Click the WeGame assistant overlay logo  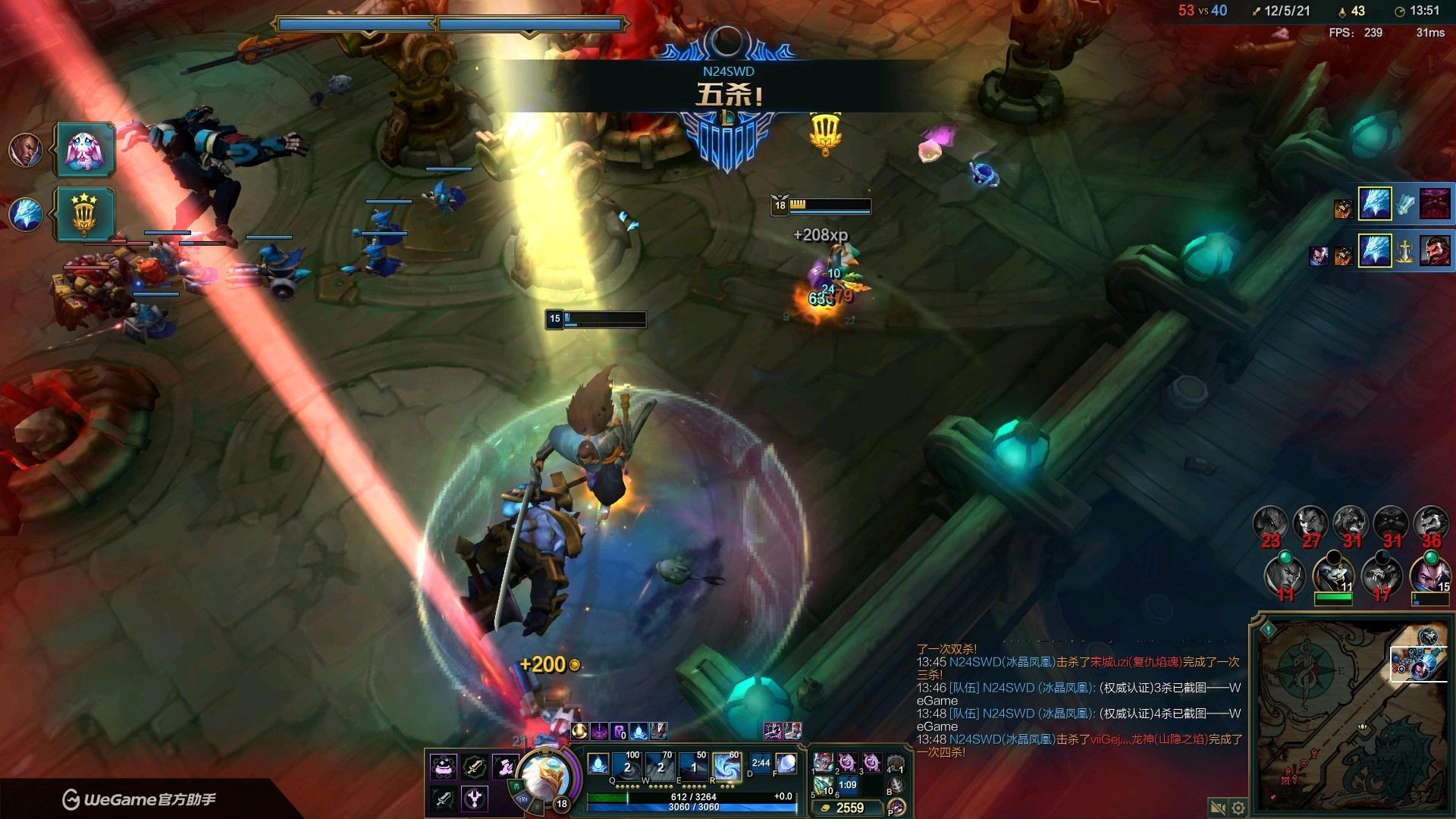click(x=139, y=799)
